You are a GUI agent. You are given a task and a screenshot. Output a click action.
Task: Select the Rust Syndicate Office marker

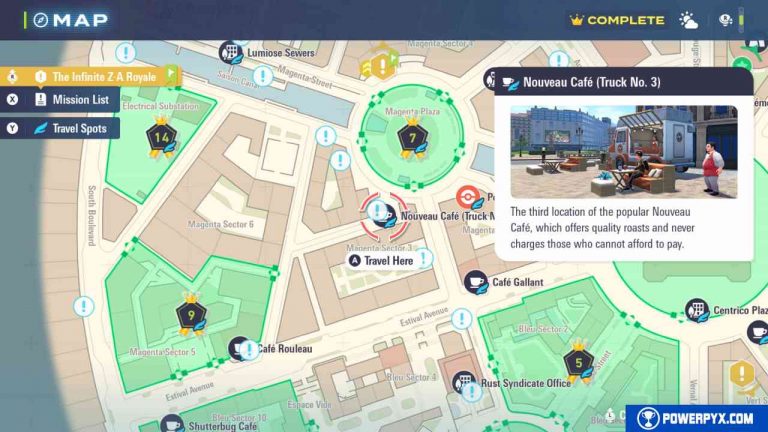click(464, 382)
